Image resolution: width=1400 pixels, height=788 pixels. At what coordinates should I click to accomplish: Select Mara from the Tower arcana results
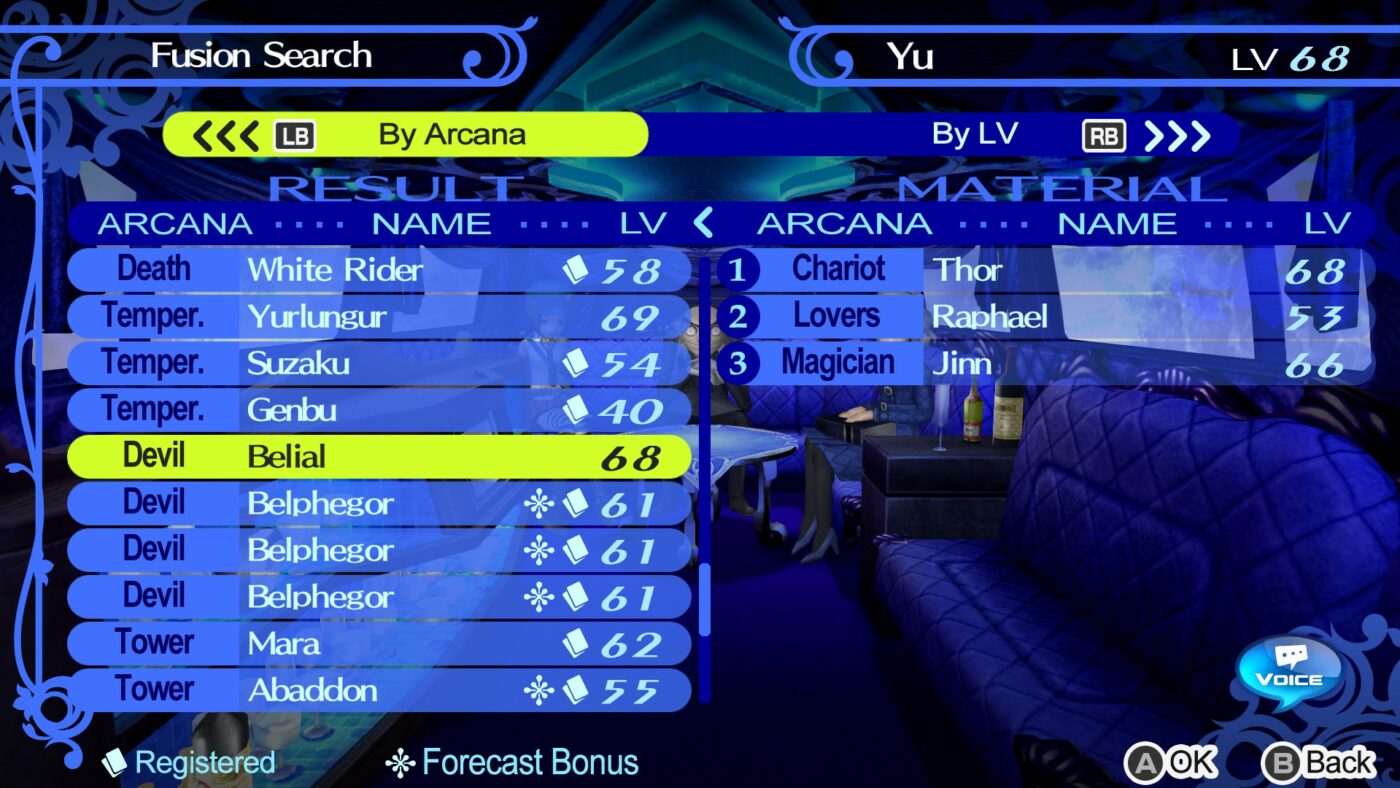click(x=380, y=643)
